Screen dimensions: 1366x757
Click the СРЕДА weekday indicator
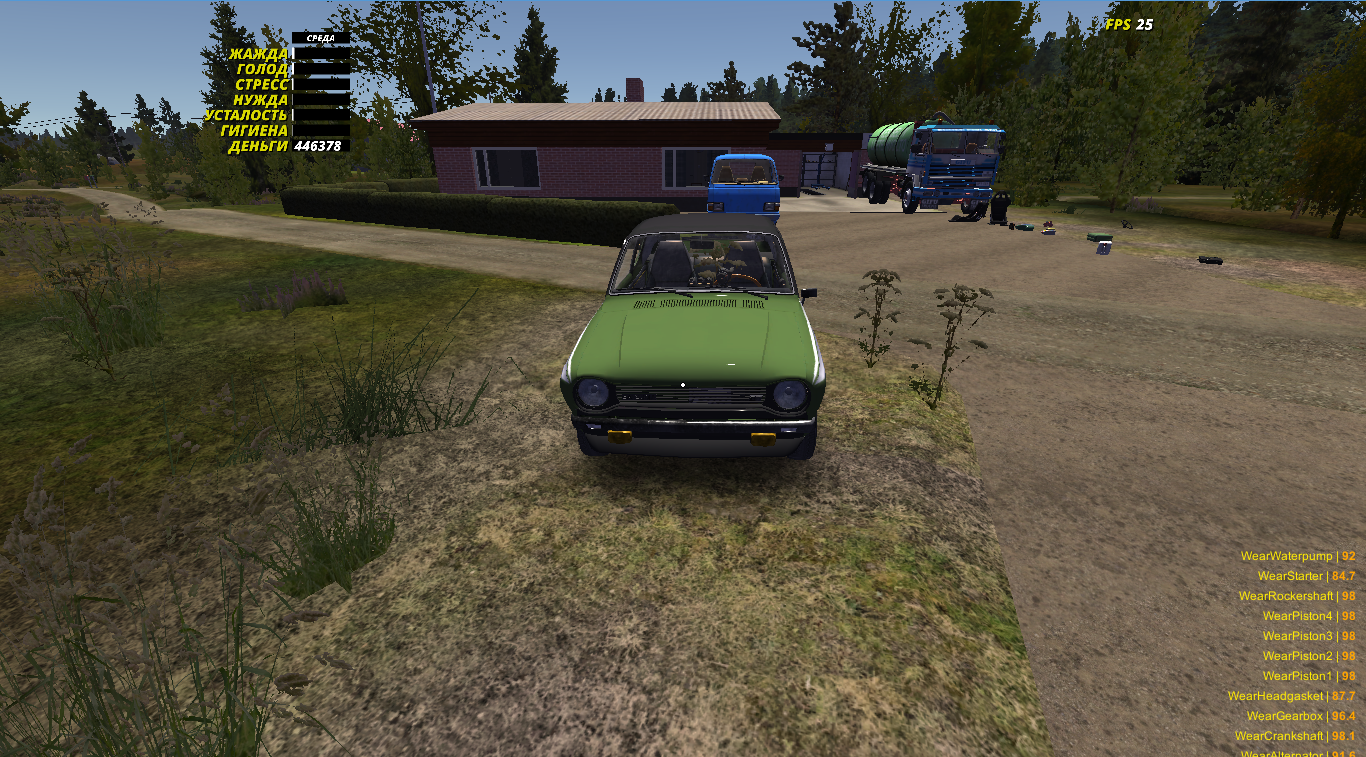[x=321, y=35]
